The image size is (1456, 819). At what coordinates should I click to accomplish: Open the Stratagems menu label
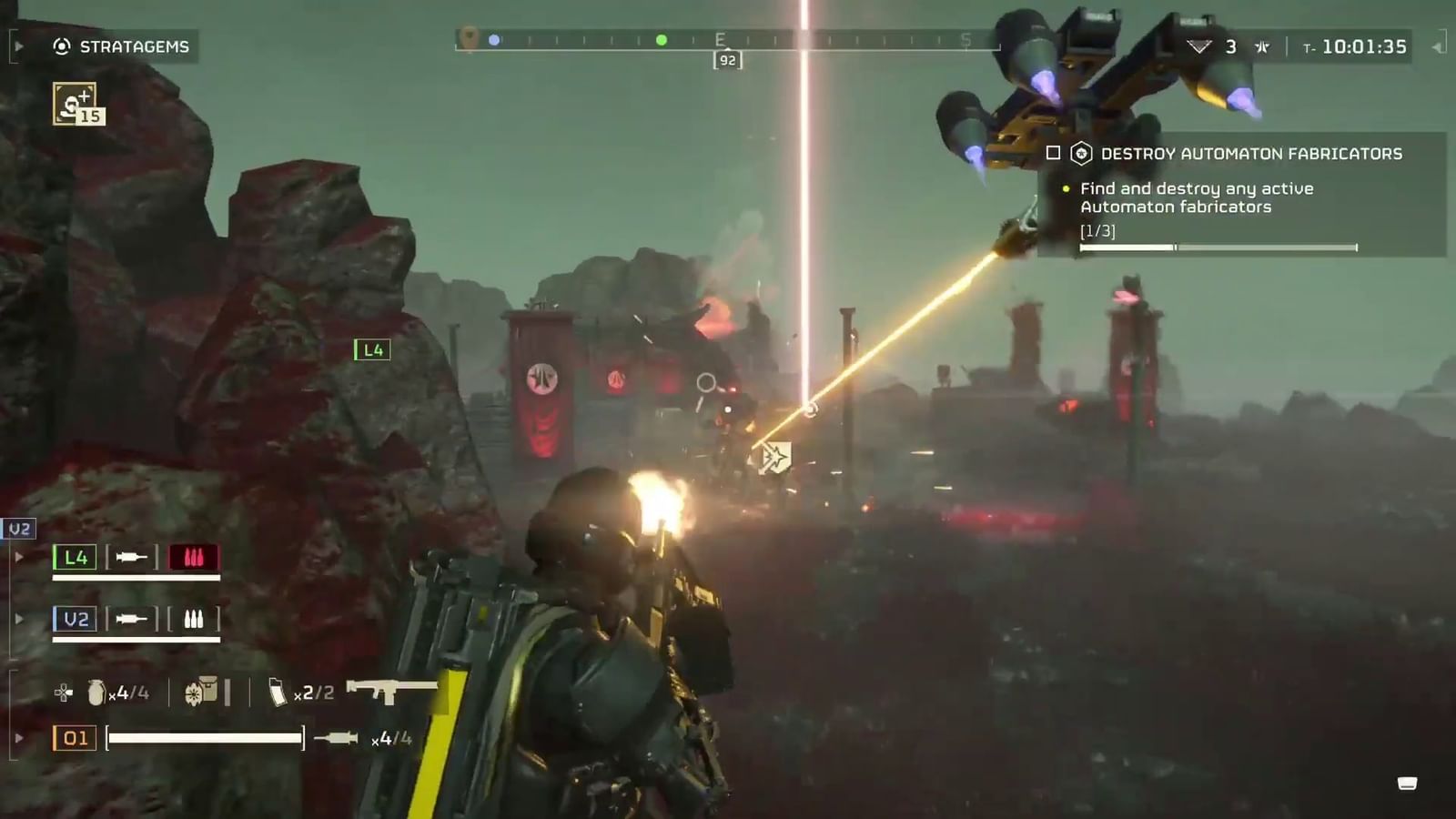[133, 46]
